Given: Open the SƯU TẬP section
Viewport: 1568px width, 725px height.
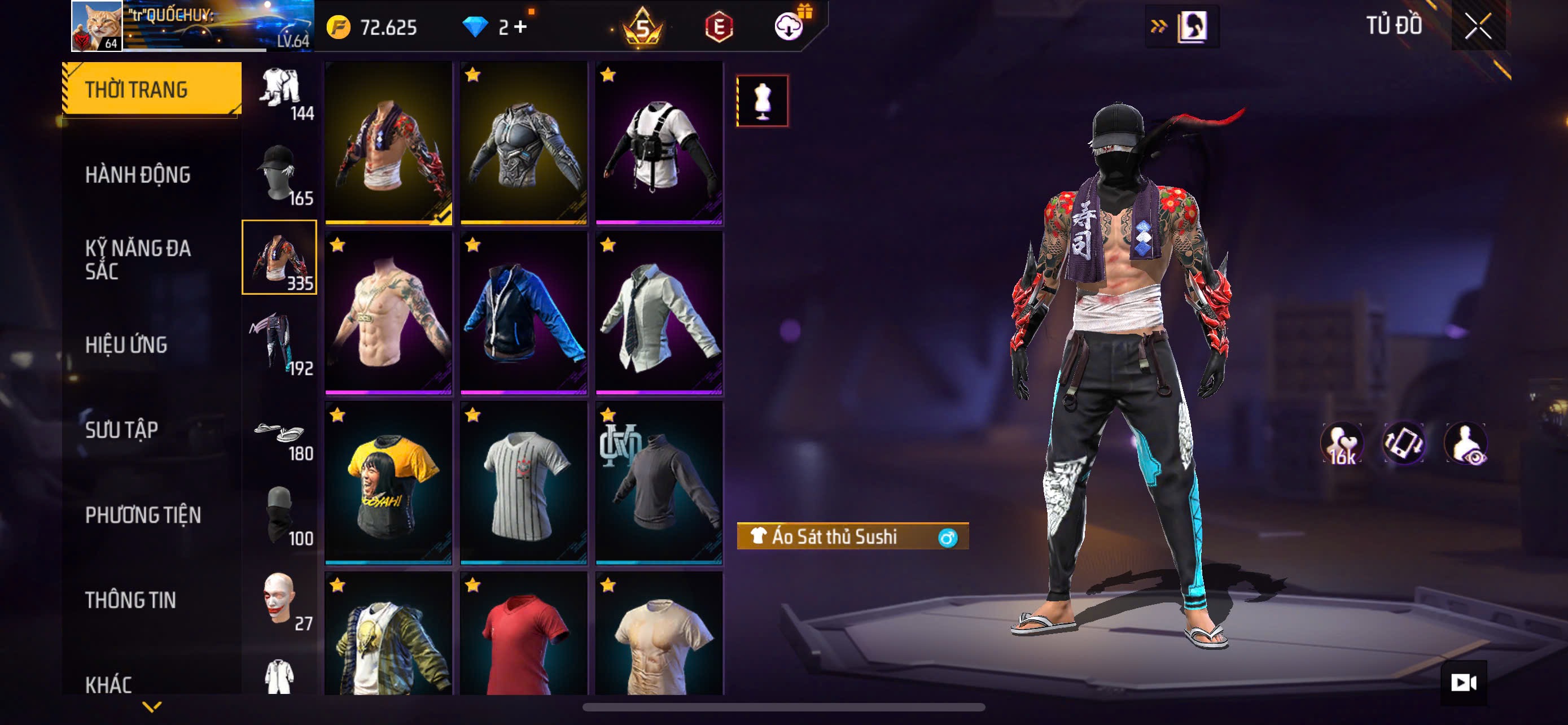Looking at the screenshot, I should [121, 430].
